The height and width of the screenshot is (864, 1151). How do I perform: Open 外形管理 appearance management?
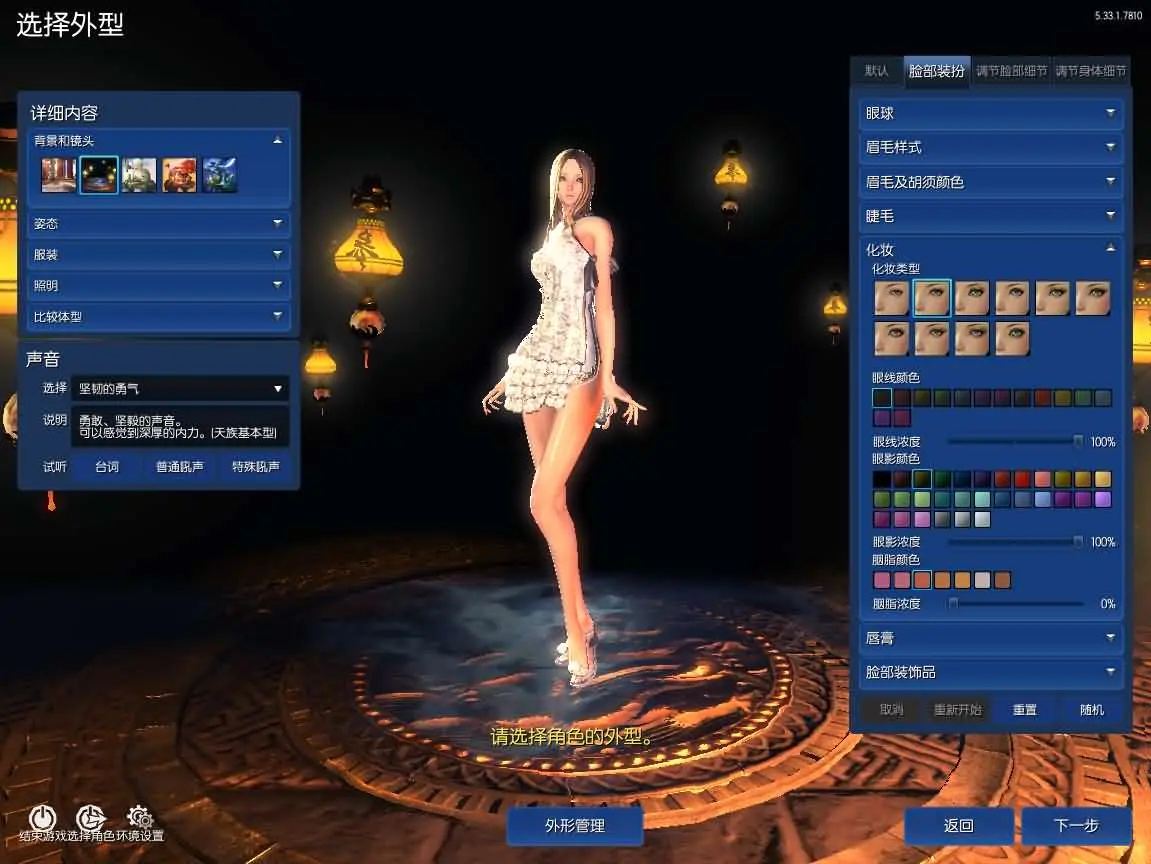[x=574, y=826]
